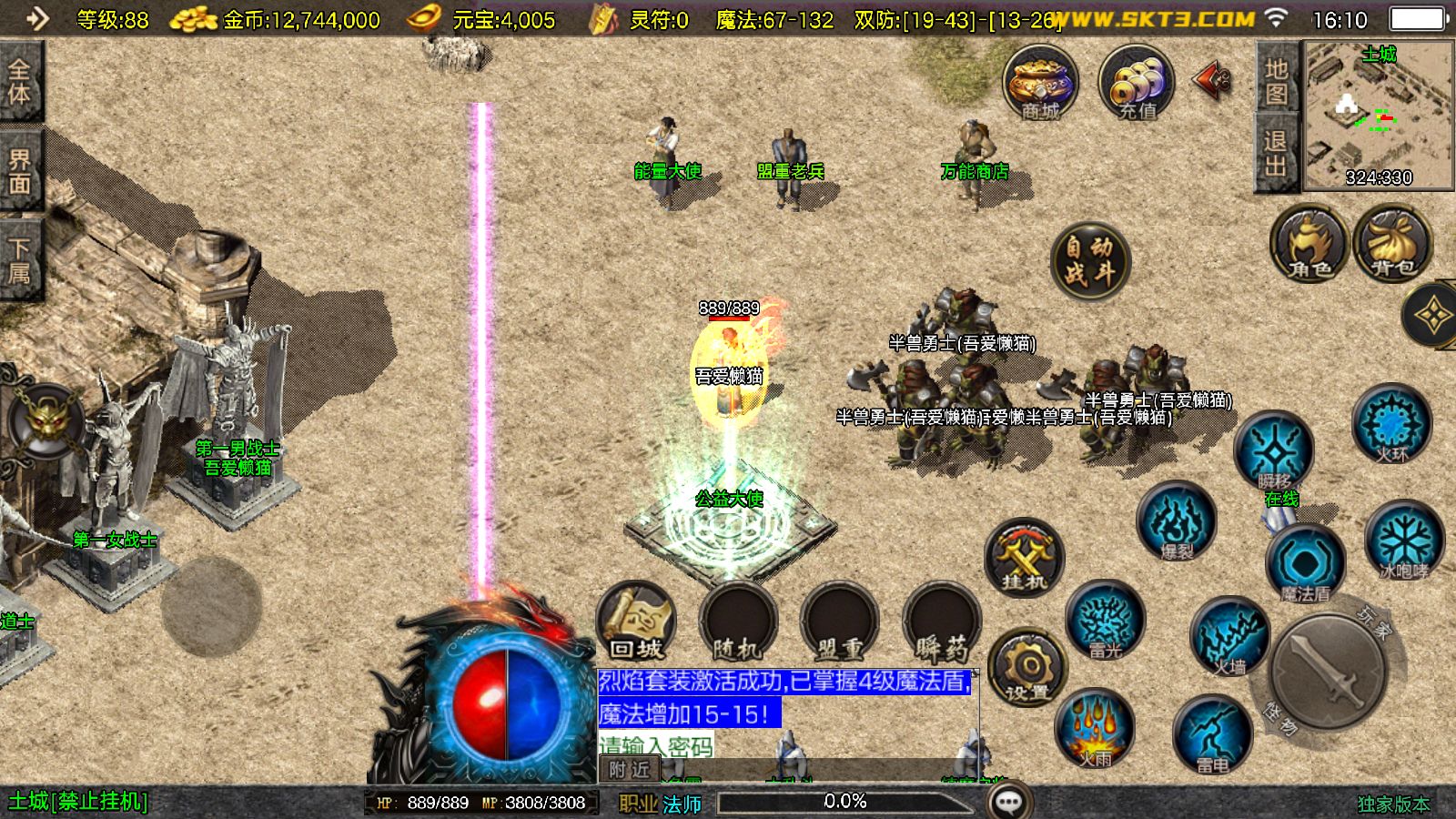This screenshot has height=819, width=1456.
Task: Click the 退出 exit button
Action: (x=1276, y=152)
